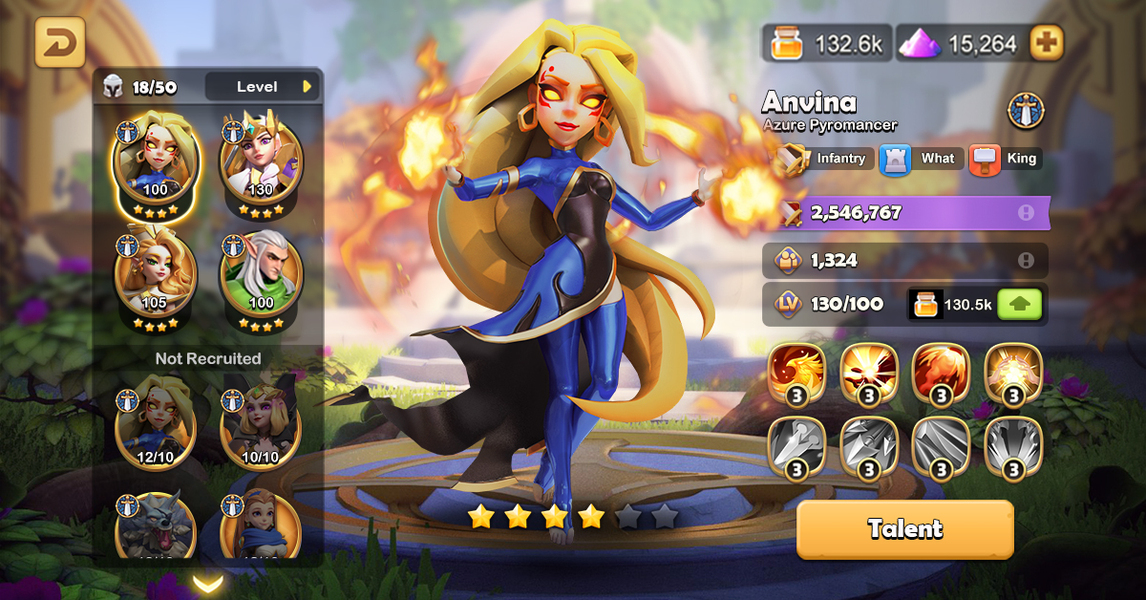1146x600 pixels.
Task: Select the level 100 Anvina portrait
Action: pos(155,160)
